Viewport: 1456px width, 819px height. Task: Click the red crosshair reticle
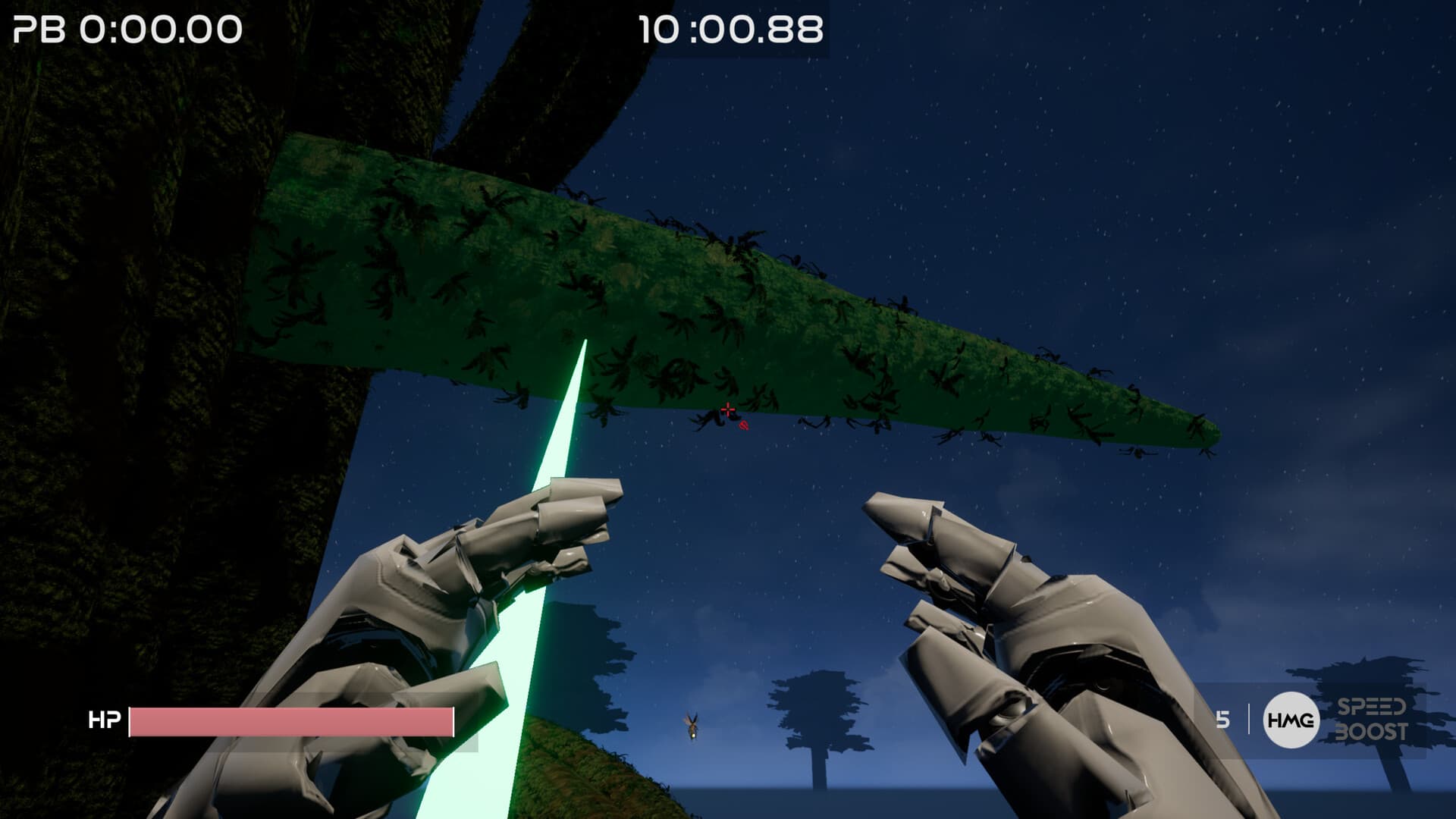(728, 409)
